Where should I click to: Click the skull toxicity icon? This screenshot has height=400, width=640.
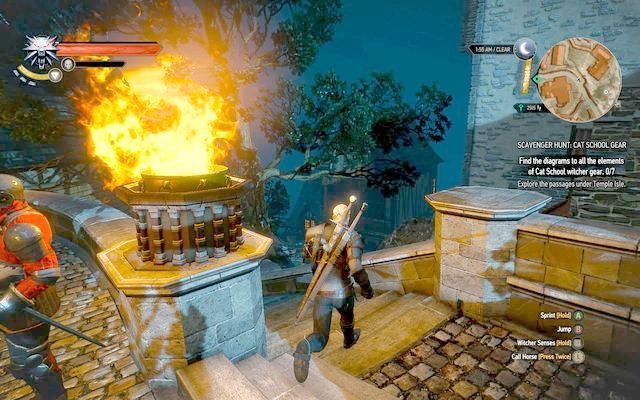click(68, 64)
